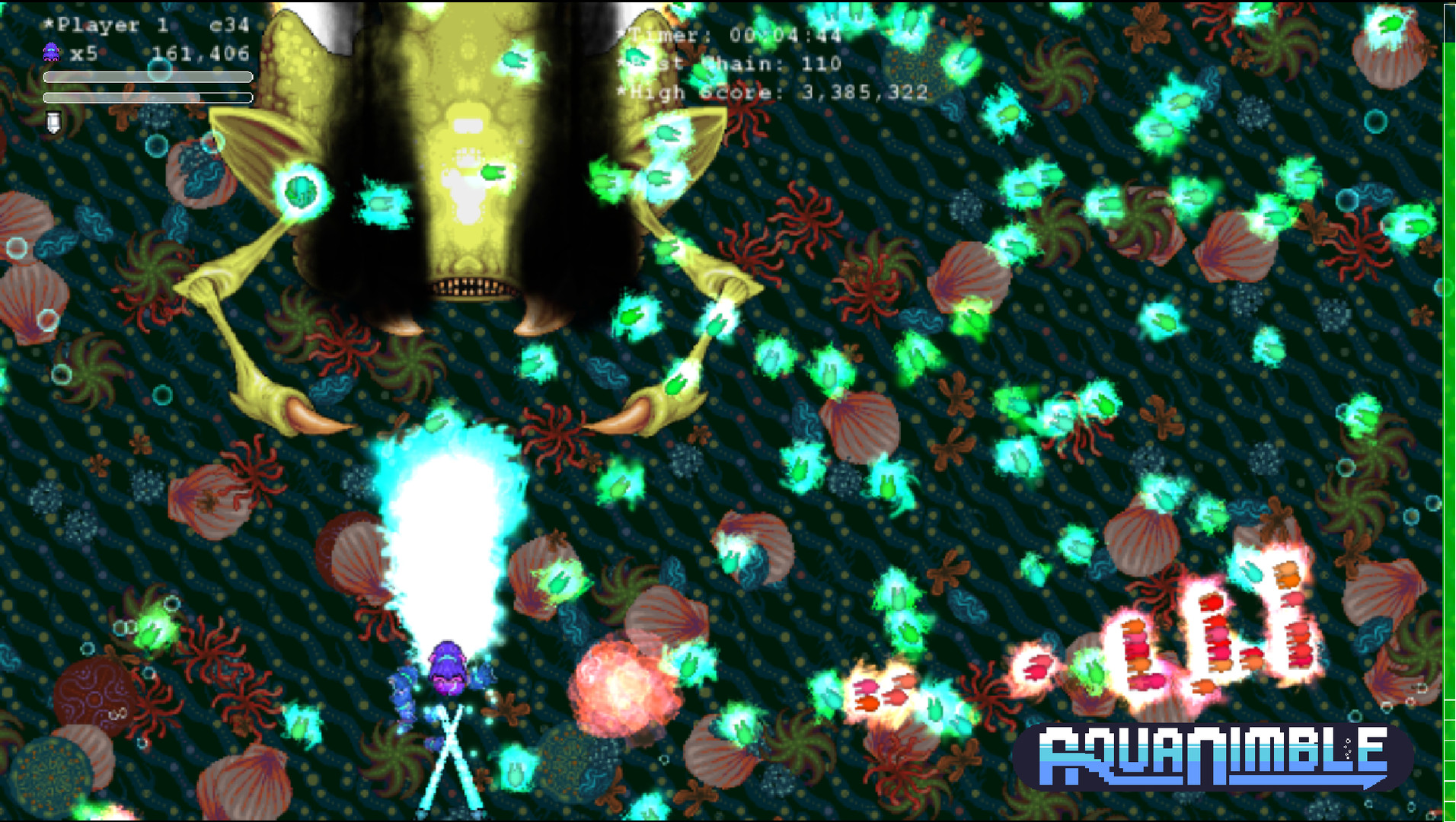The height and width of the screenshot is (822, 1456).
Task: Expand the c34 counter beside Player 1
Action: [x=228, y=24]
